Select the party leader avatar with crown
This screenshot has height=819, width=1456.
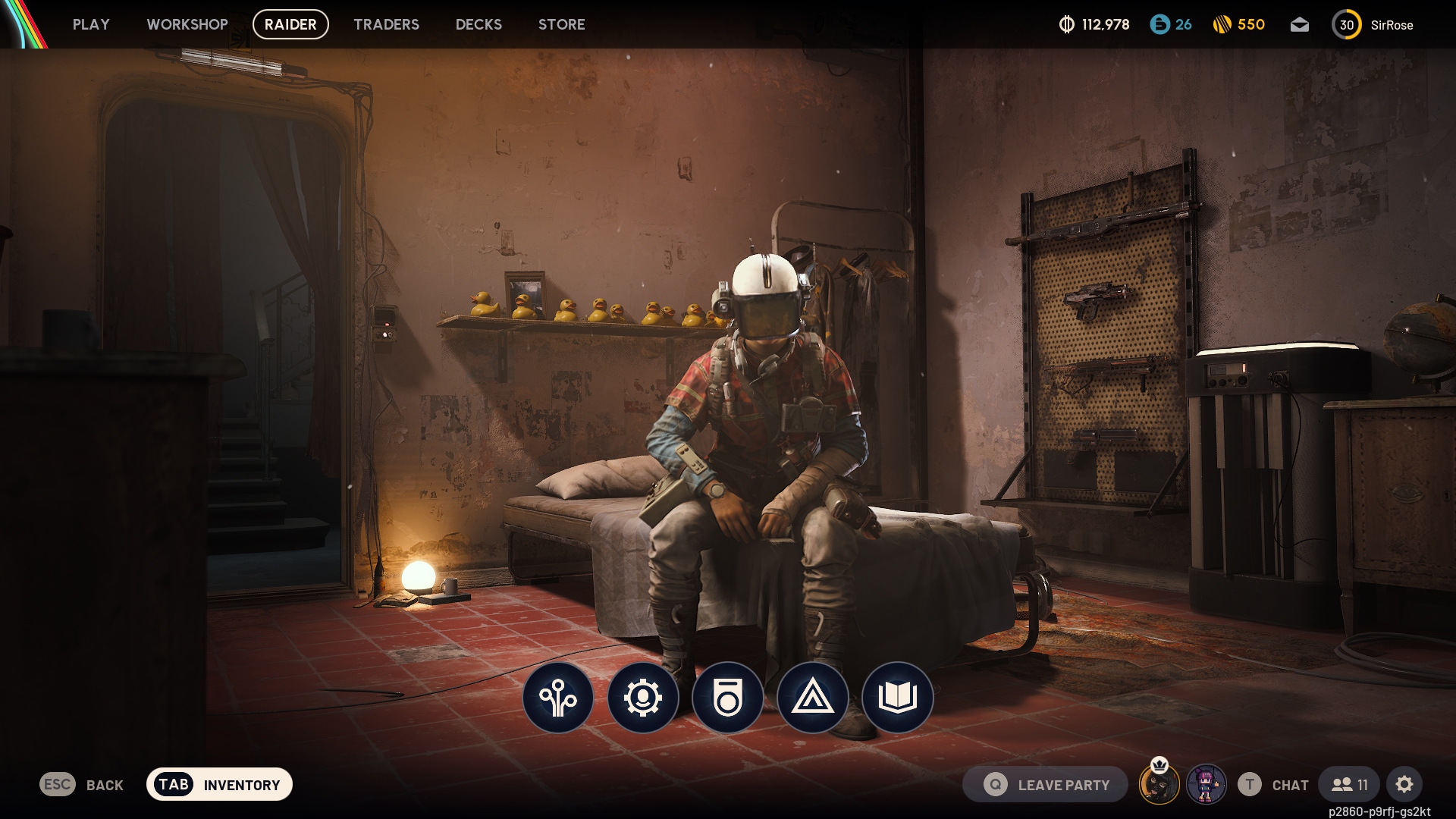(1159, 785)
